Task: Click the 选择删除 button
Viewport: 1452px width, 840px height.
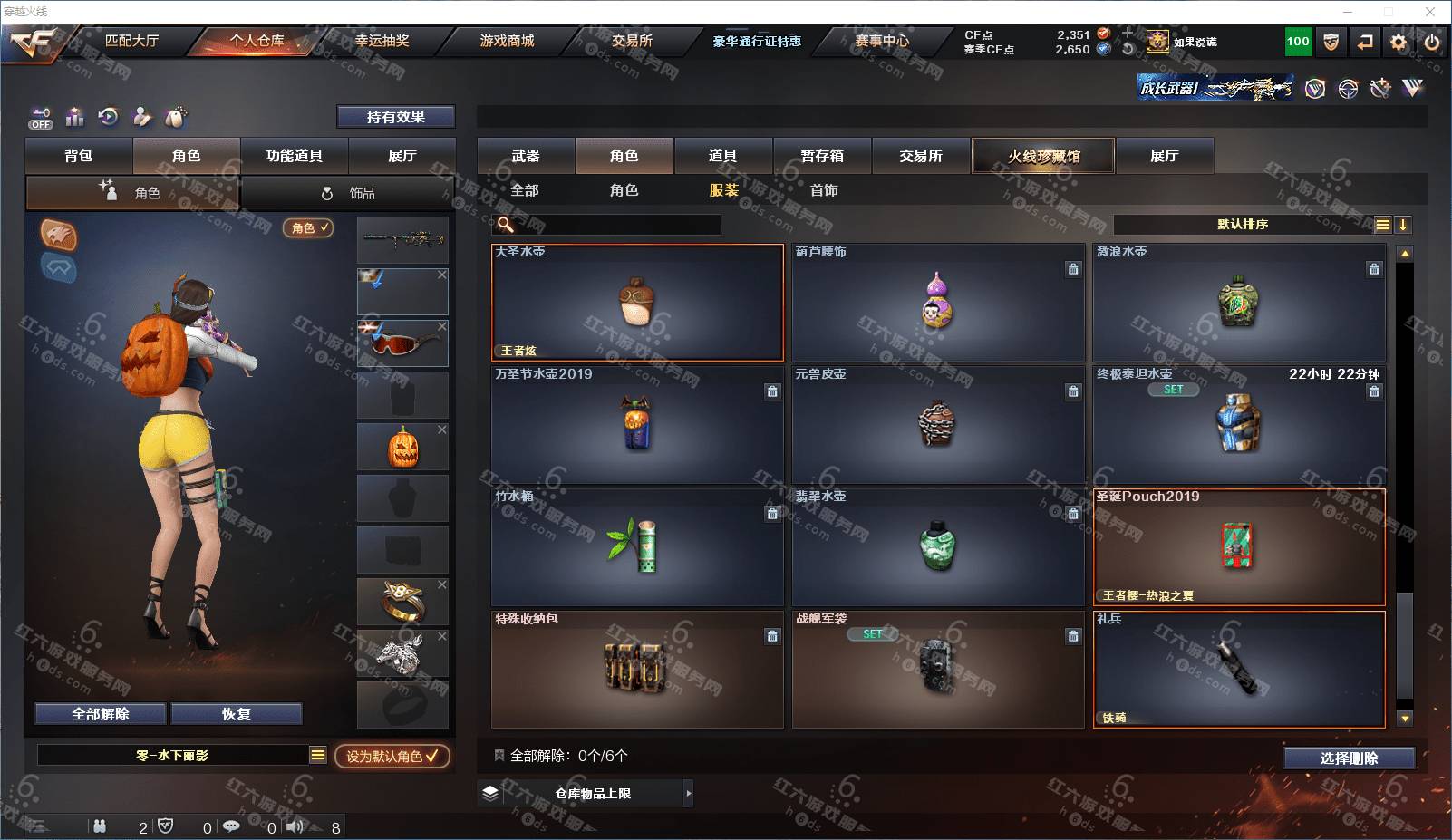Action: pyautogui.click(x=1349, y=758)
